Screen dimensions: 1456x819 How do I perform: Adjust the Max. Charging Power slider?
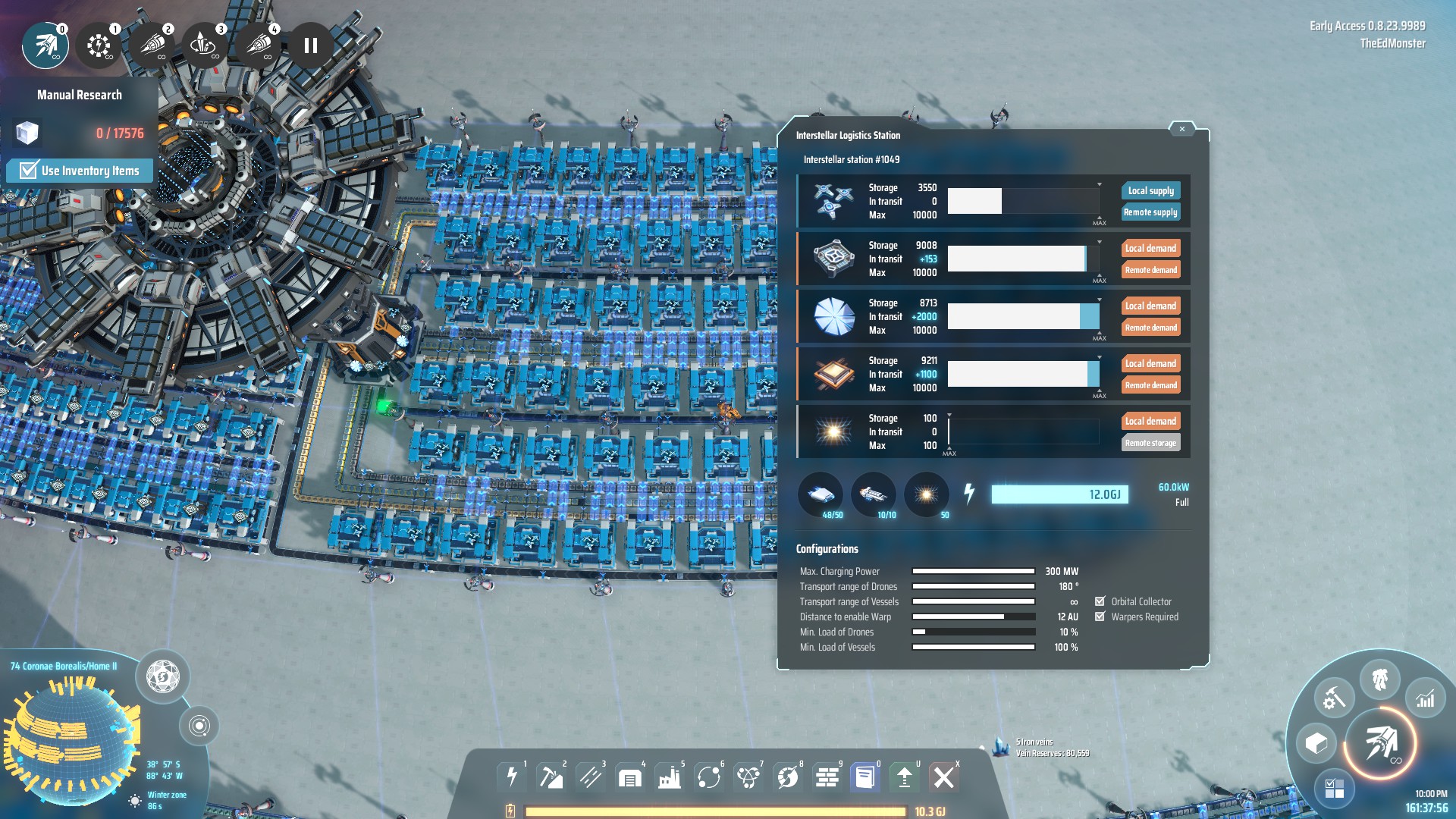pos(973,571)
